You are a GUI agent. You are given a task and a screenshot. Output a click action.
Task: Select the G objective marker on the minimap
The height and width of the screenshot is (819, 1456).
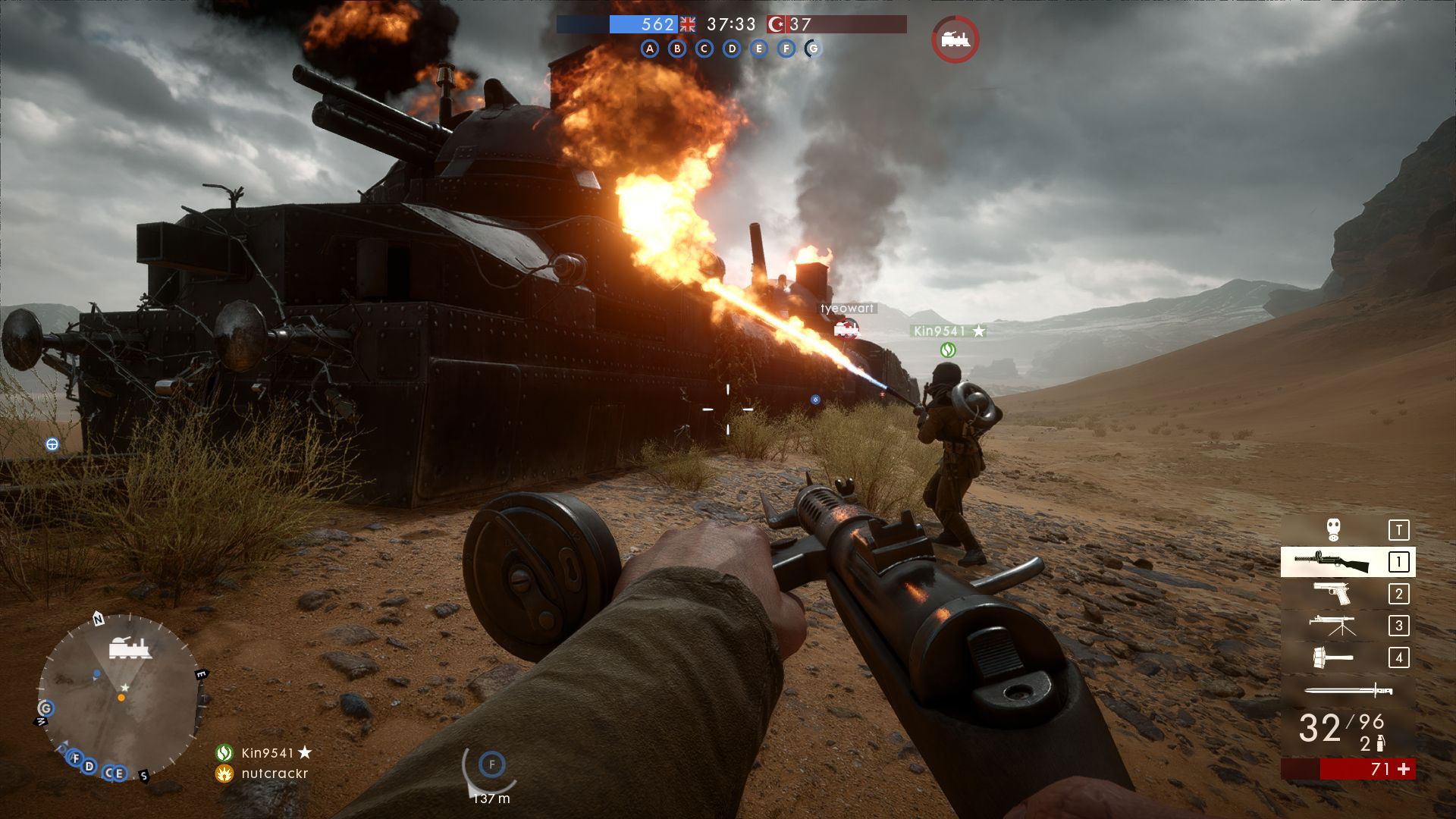click(x=45, y=708)
